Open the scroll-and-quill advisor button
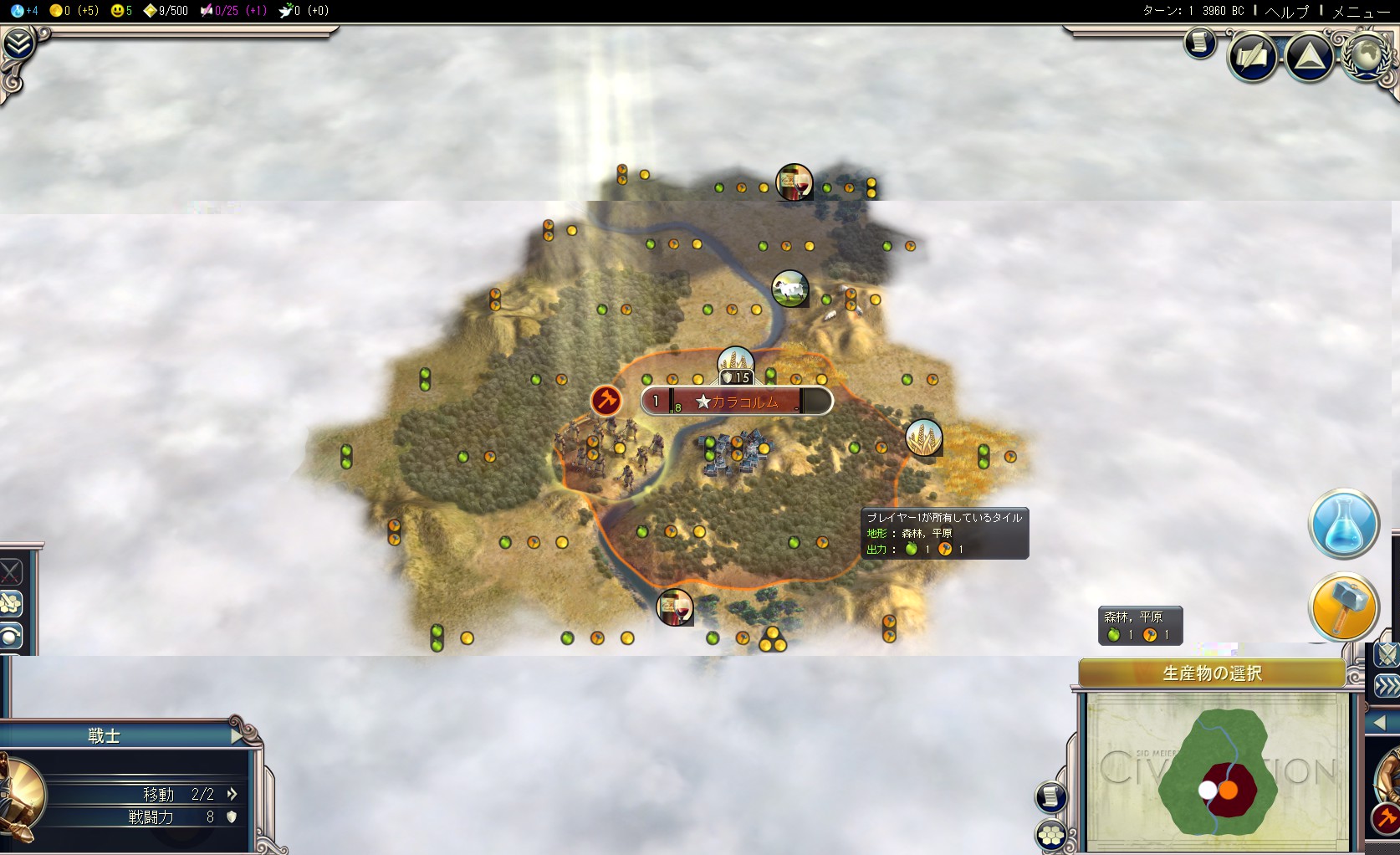The height and width of the screenshot is (855, 1400). (x=1252, y=57)
